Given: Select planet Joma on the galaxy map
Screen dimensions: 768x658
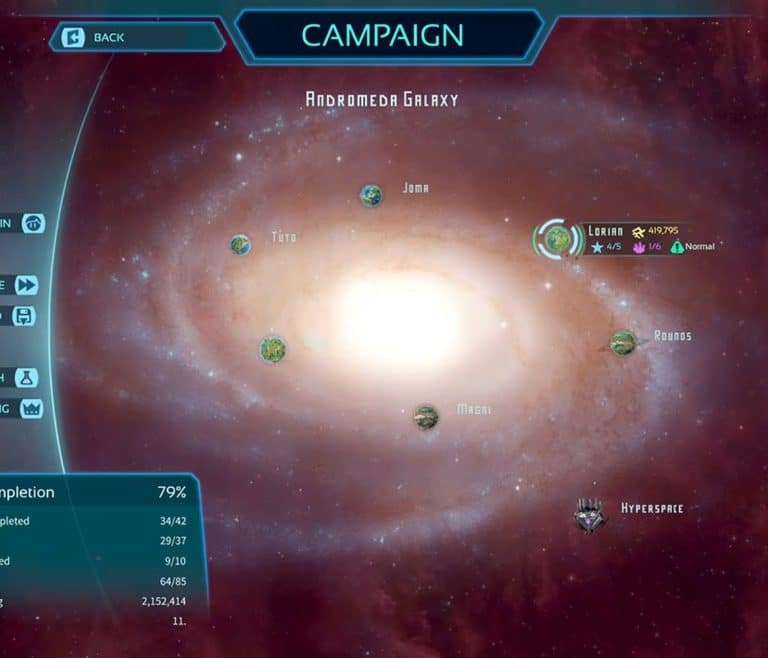Looking at the screenshot, I should click(x=371, y=195).
